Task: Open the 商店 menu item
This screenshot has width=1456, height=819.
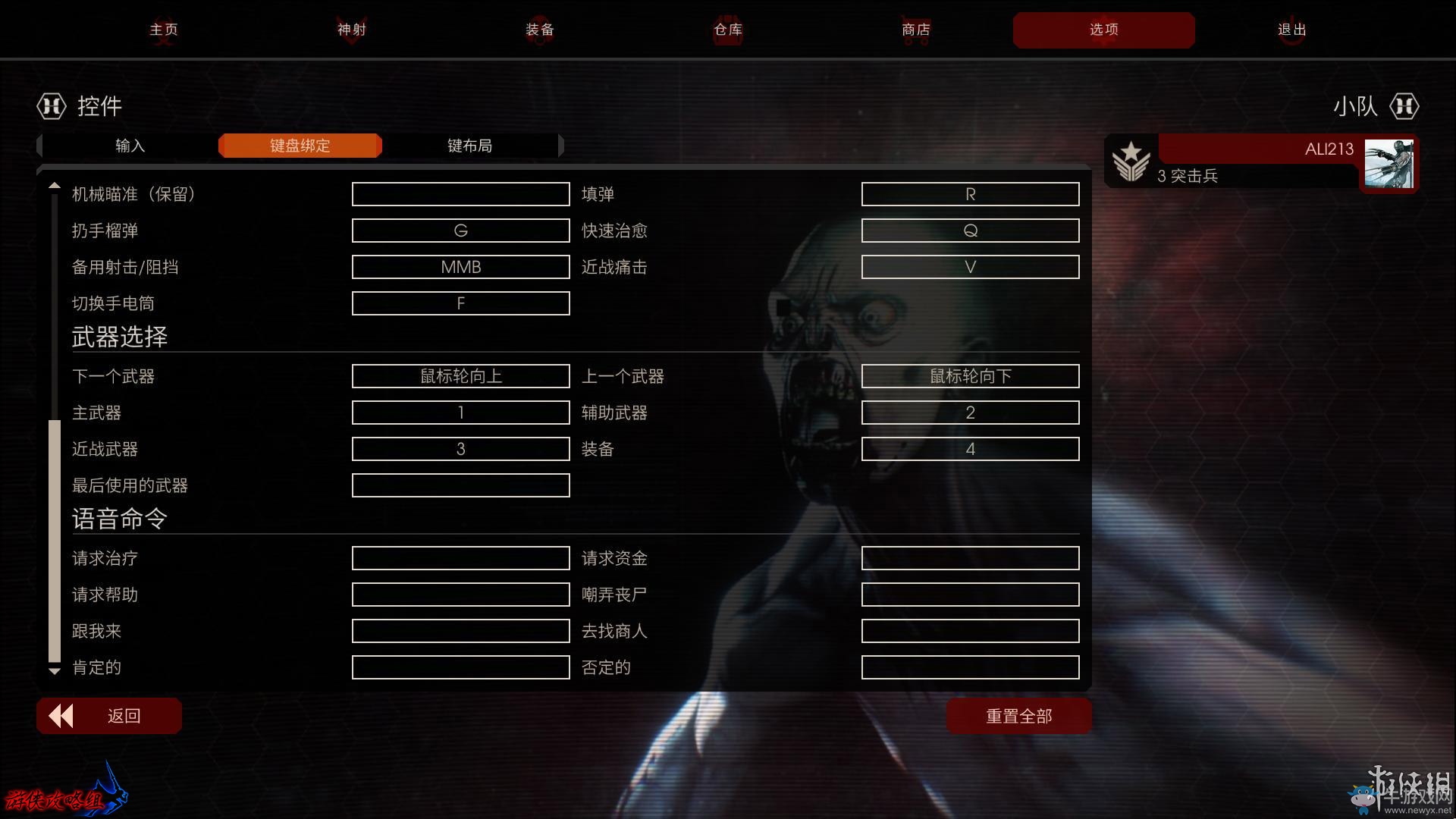Action: coord(915,30)
